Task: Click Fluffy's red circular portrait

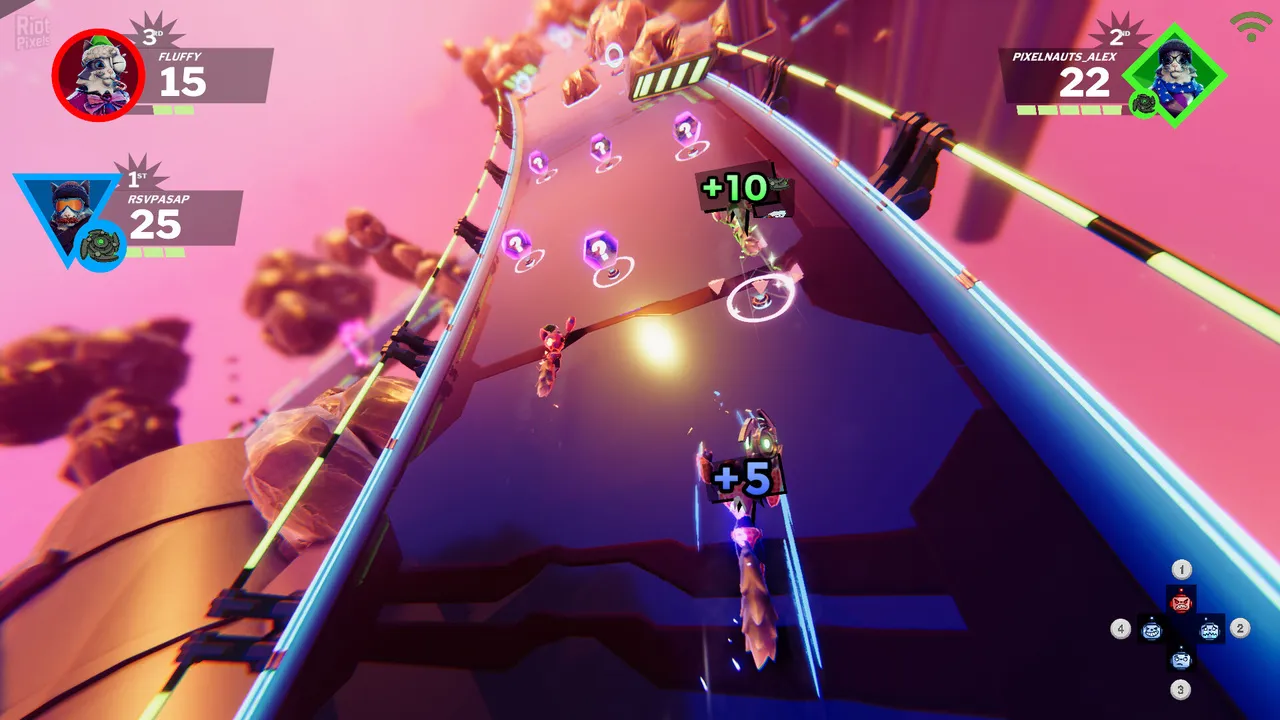Action: [98, 75]
